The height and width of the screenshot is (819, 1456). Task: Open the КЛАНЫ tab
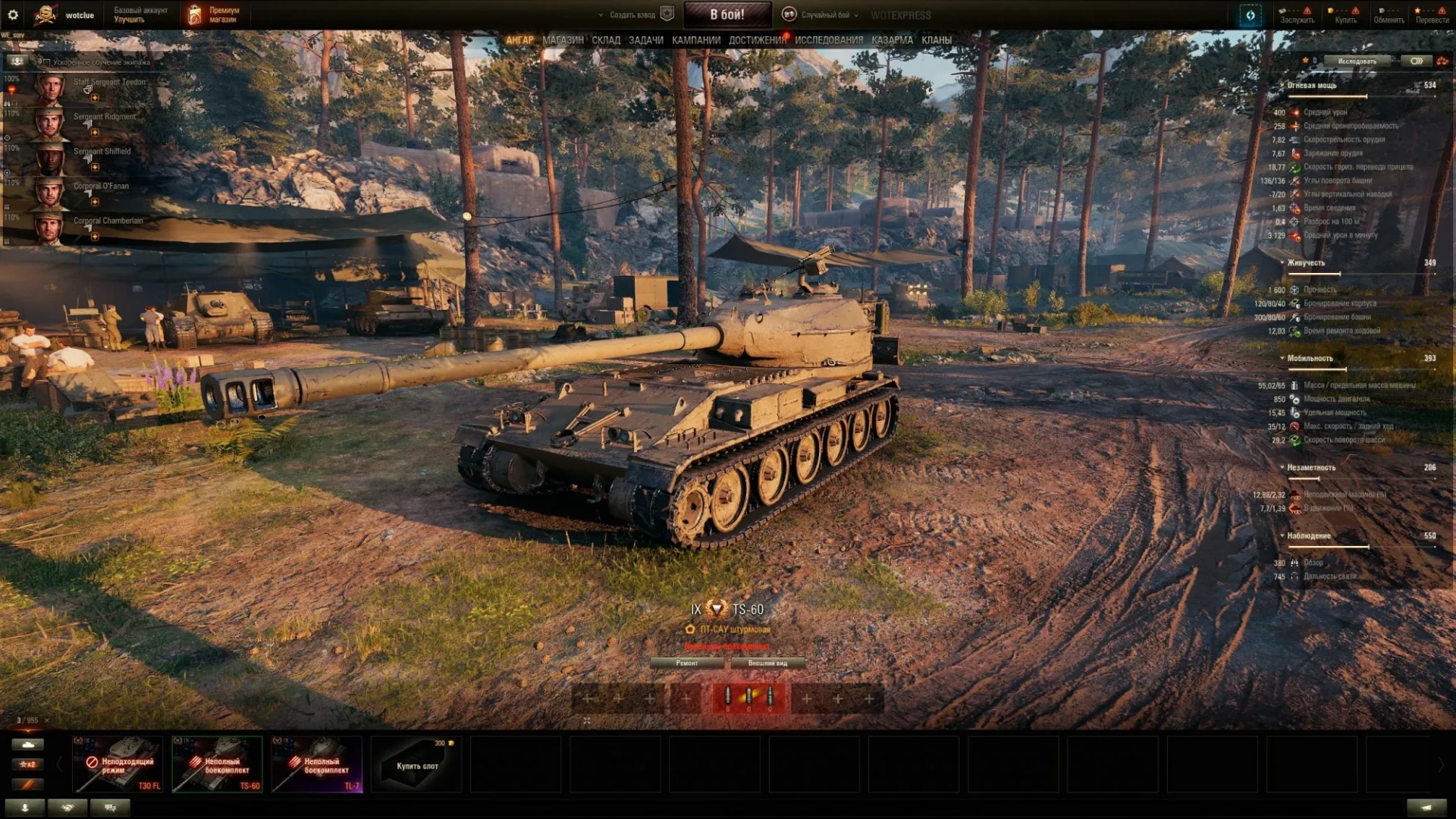coord(937,40)
